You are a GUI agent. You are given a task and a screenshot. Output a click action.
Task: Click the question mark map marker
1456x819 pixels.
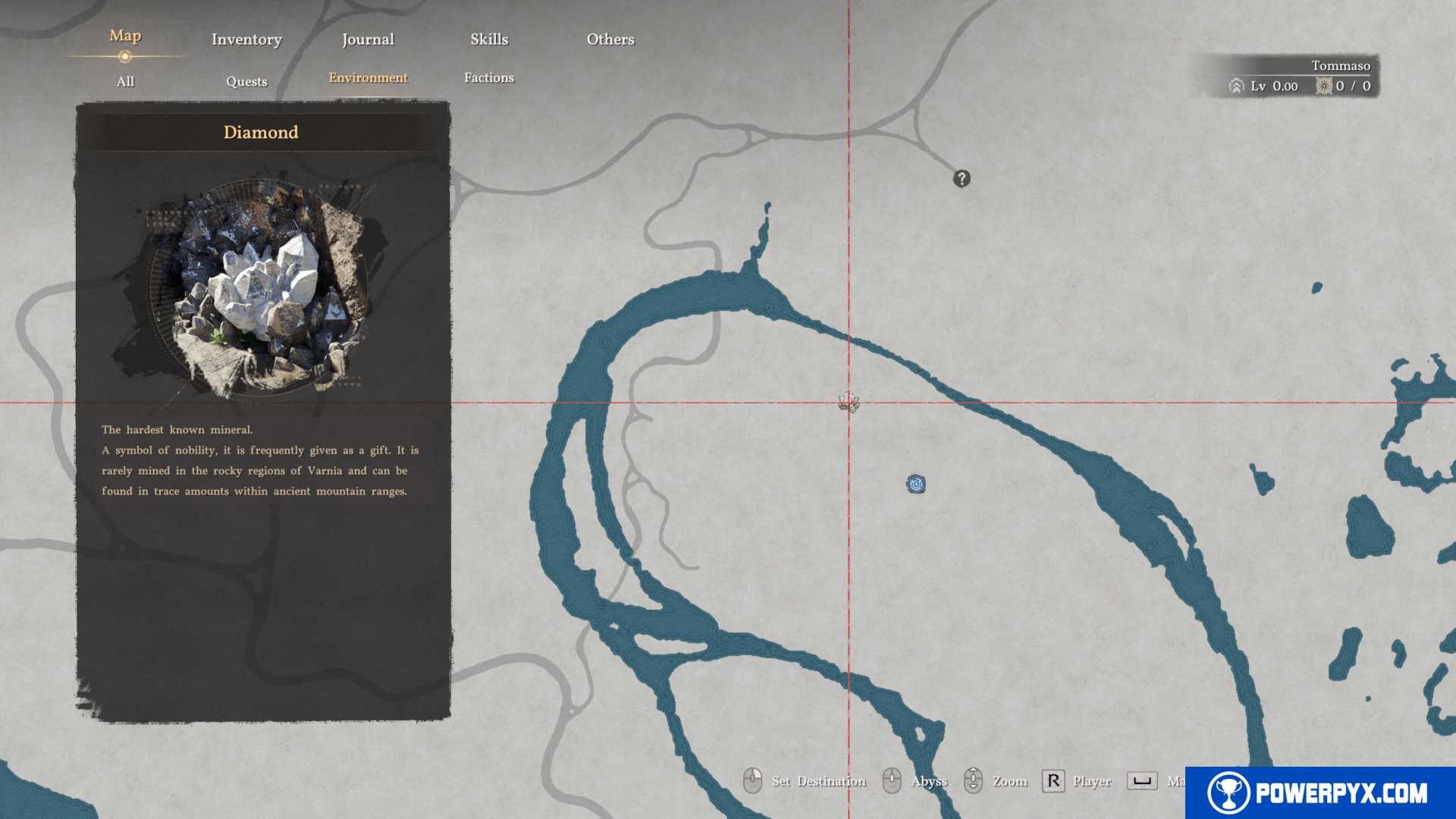(962, 179)
